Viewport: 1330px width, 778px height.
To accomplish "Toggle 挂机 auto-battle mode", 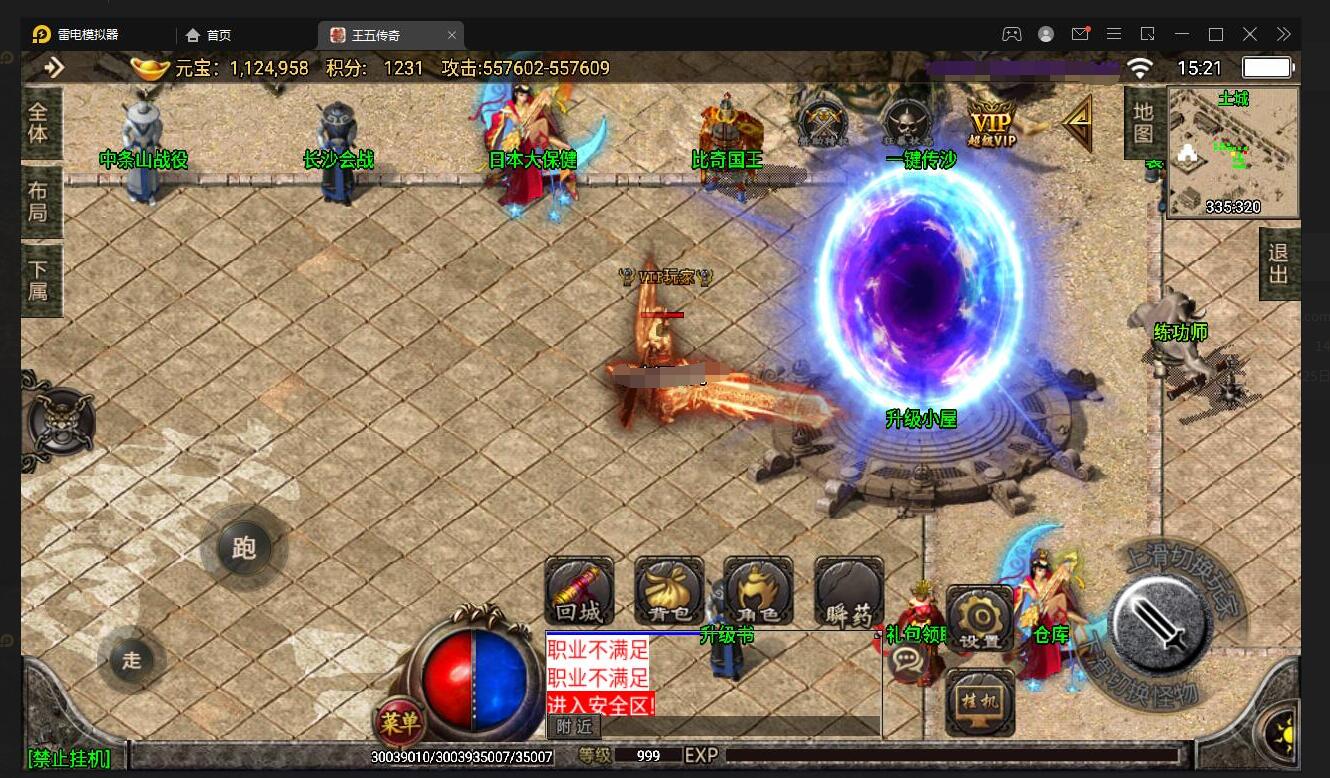I will pyautogui.click(x=980, y=701).
